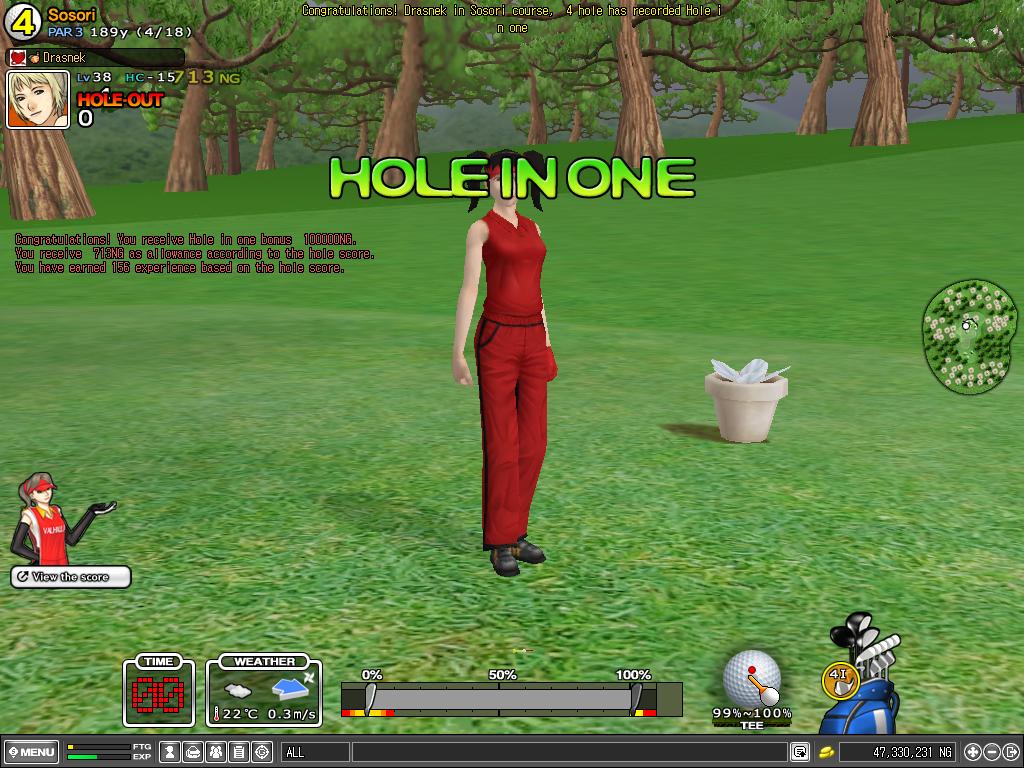
Task: Click the View the score button
Action: (x=71, y=577)
